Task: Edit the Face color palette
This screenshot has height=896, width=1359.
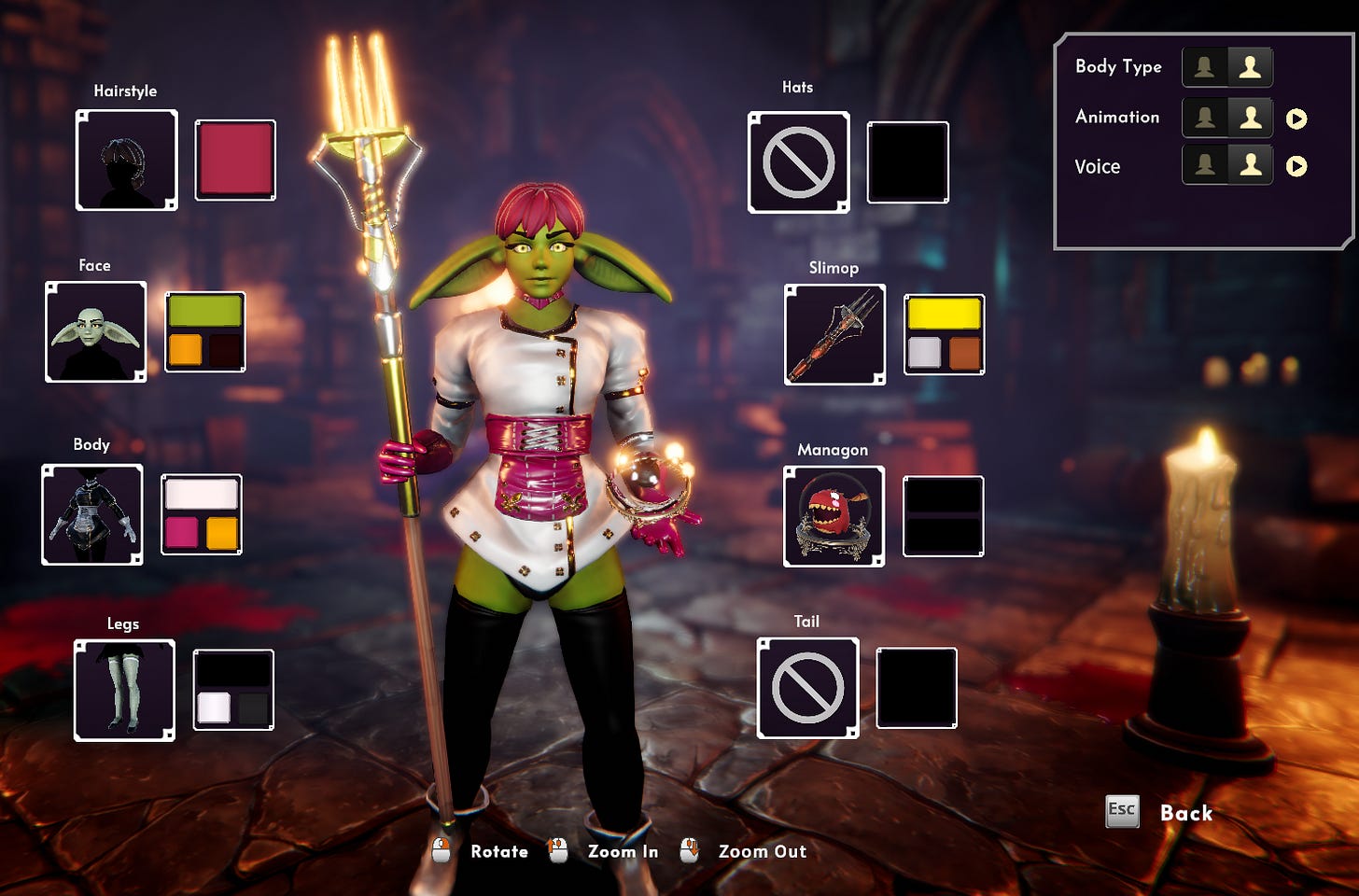Action: click(205, 331)
